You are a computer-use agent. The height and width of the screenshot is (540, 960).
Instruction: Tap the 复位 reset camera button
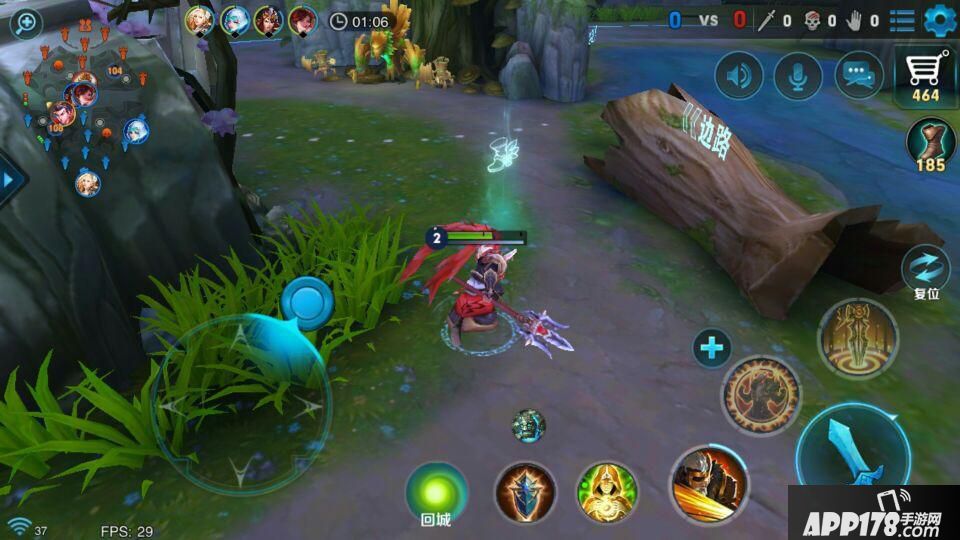(925, 272)
